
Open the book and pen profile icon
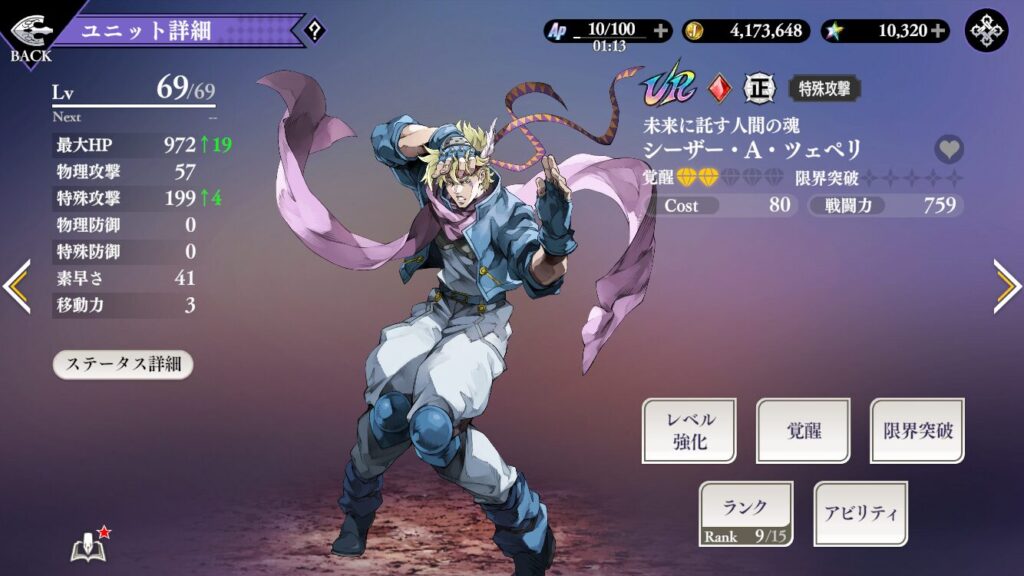coord(88,545)
